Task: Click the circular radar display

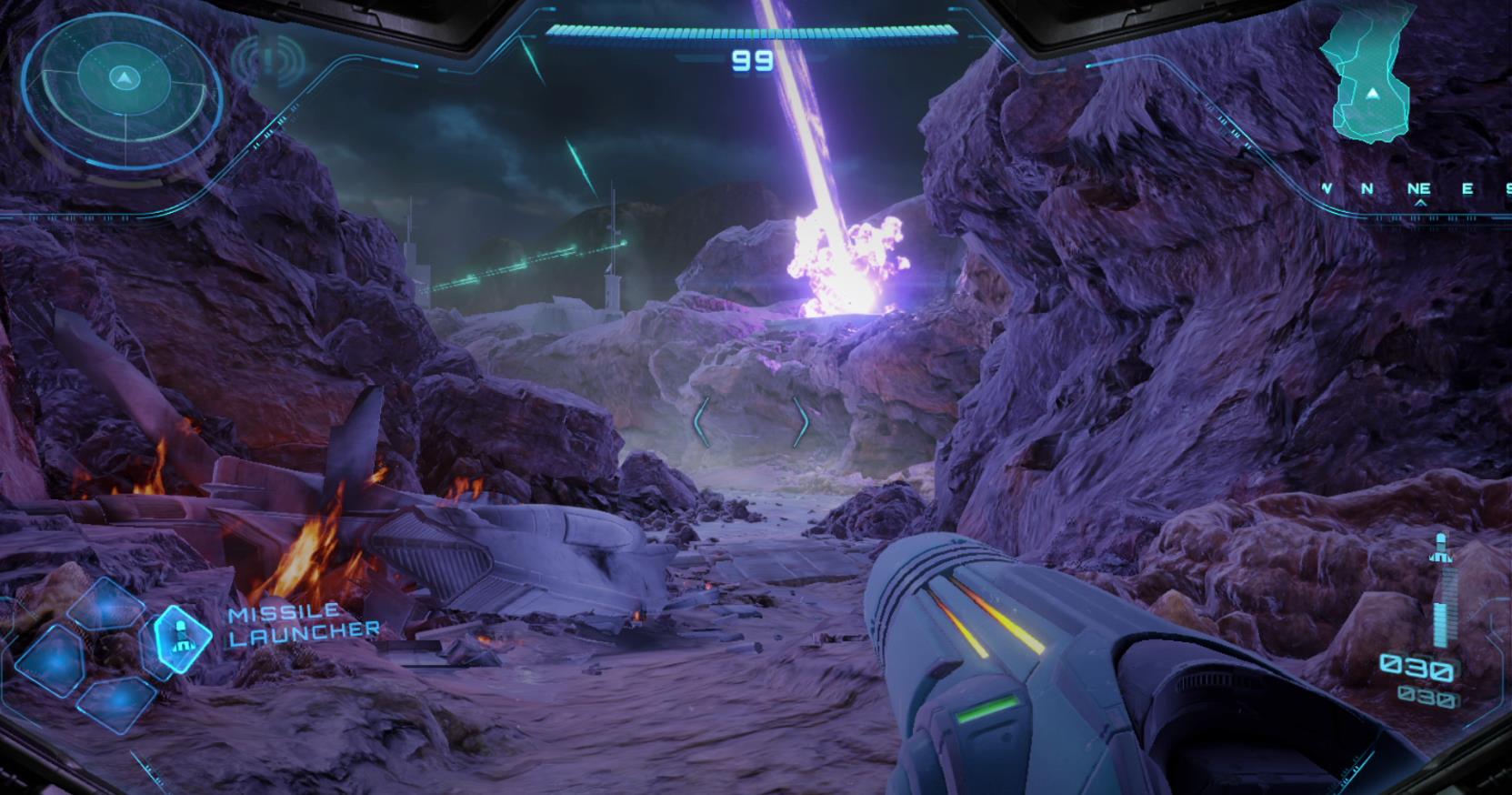Action: point(122,80)
